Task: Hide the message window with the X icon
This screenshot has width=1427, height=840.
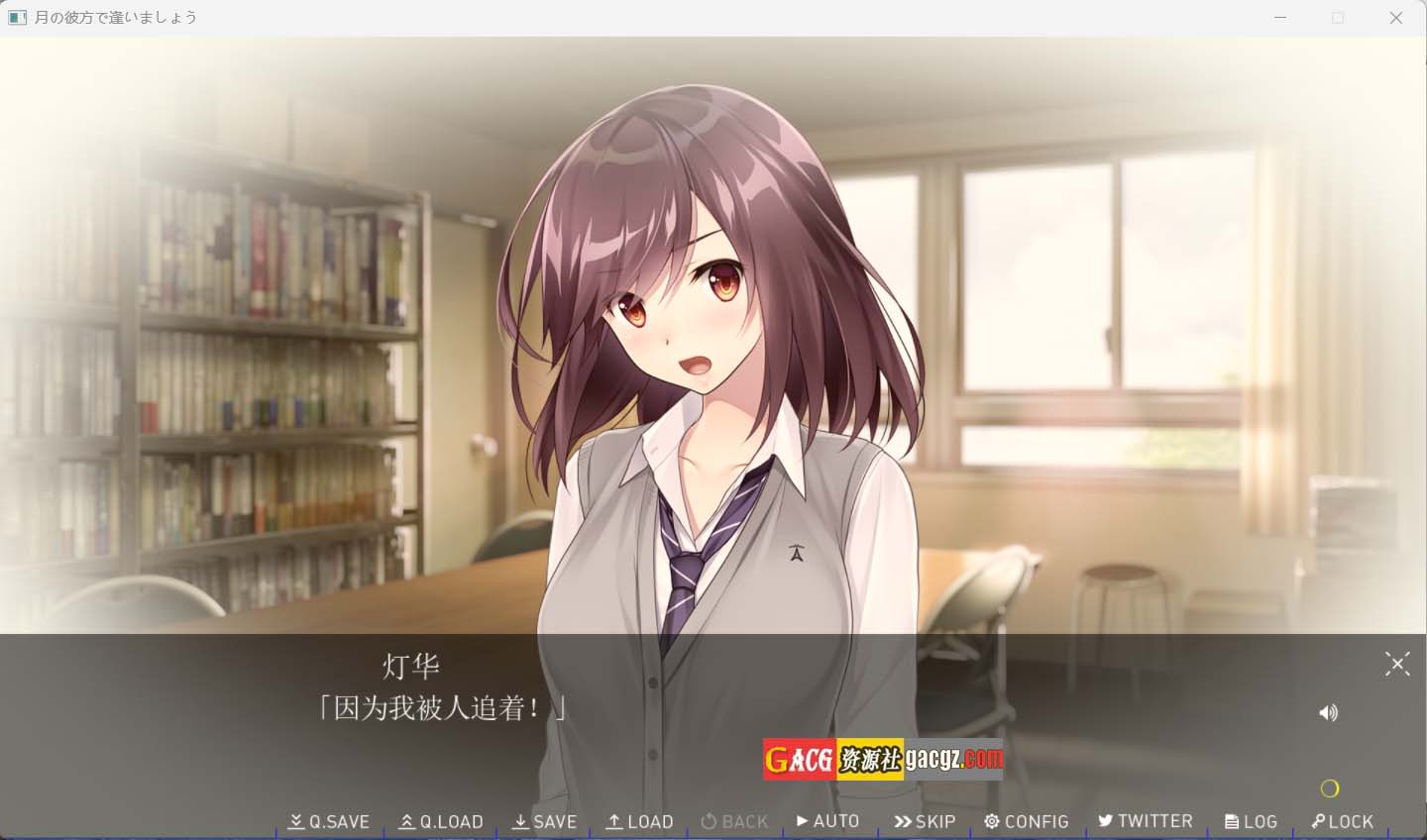Action: (1397, 664)
